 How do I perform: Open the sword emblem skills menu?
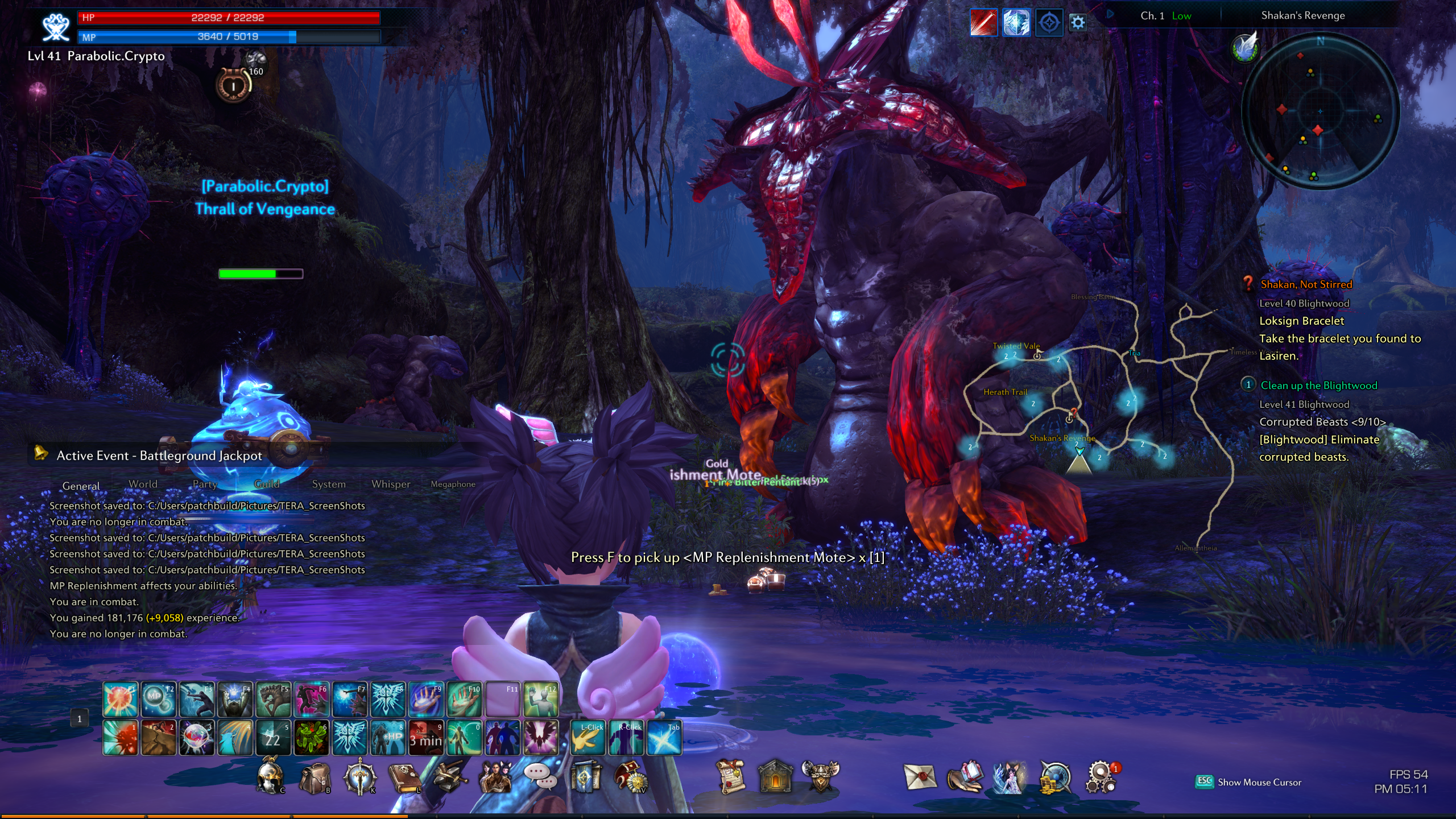359,777
